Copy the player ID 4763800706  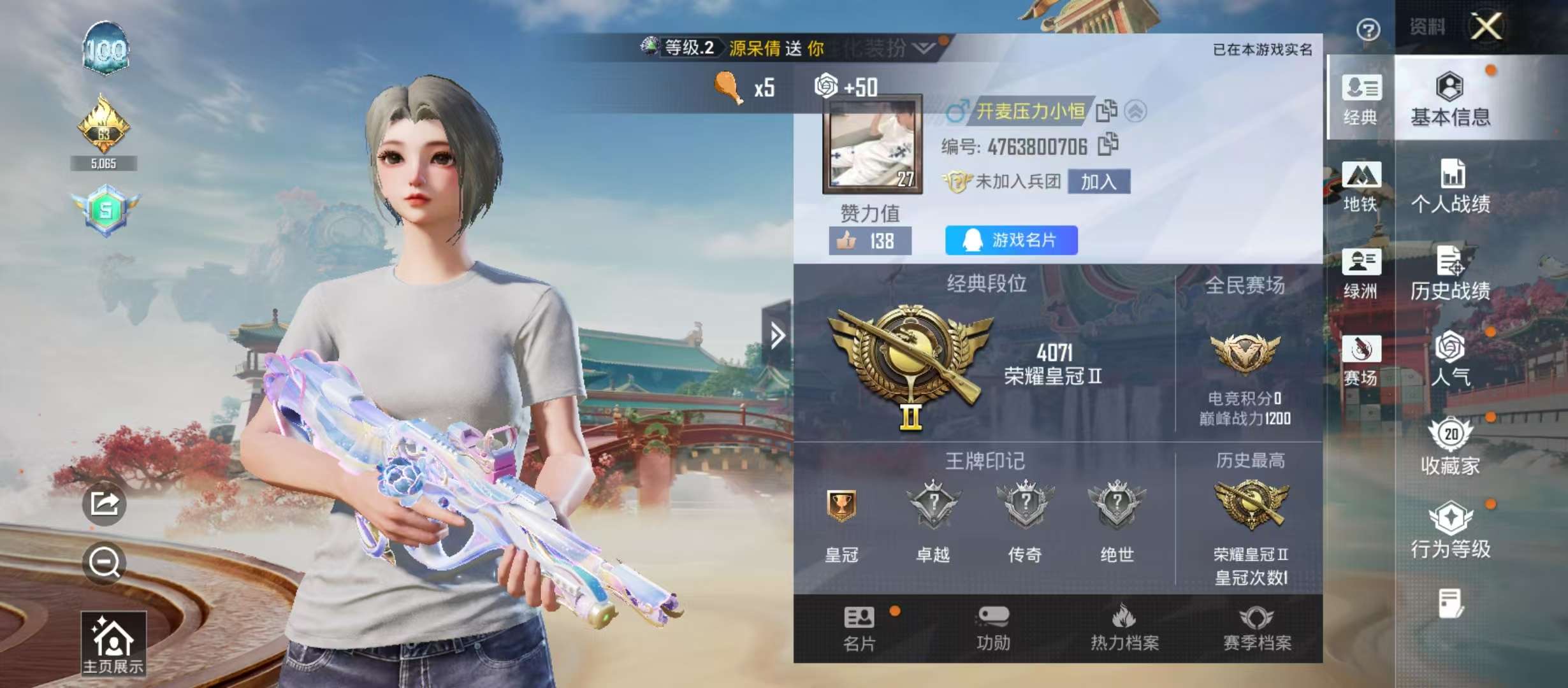[1107, 145]
